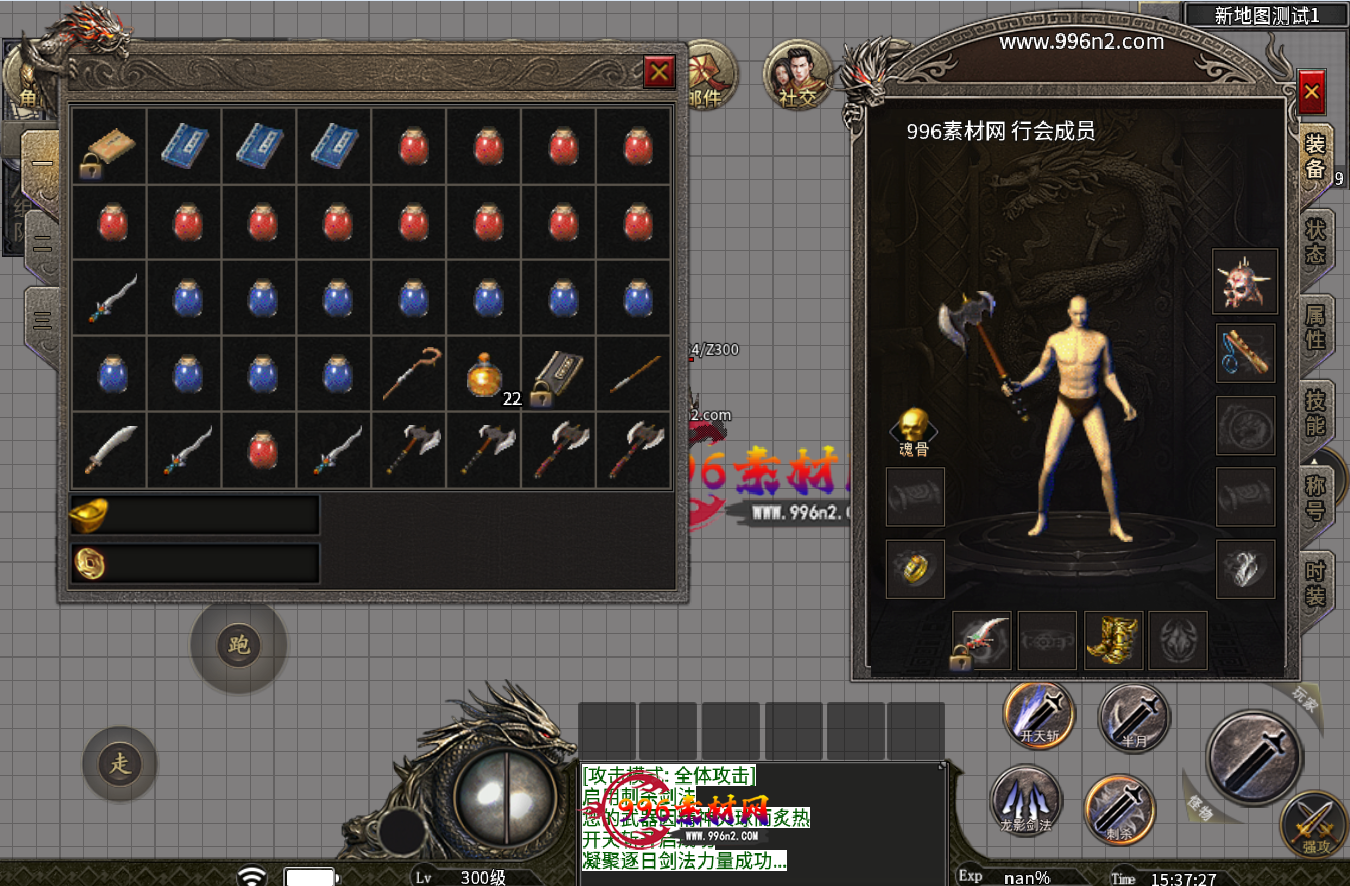Select the equipped golden boots slot
The image size is (1350, 886).
1113,640
